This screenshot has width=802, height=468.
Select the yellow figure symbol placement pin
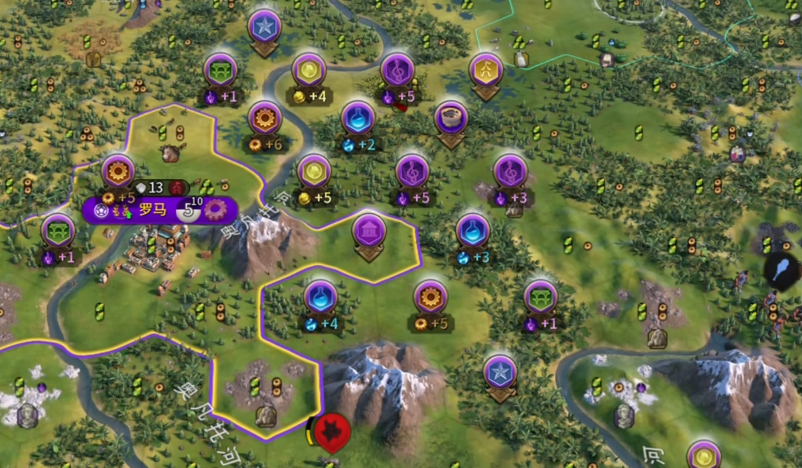[486, 71]
